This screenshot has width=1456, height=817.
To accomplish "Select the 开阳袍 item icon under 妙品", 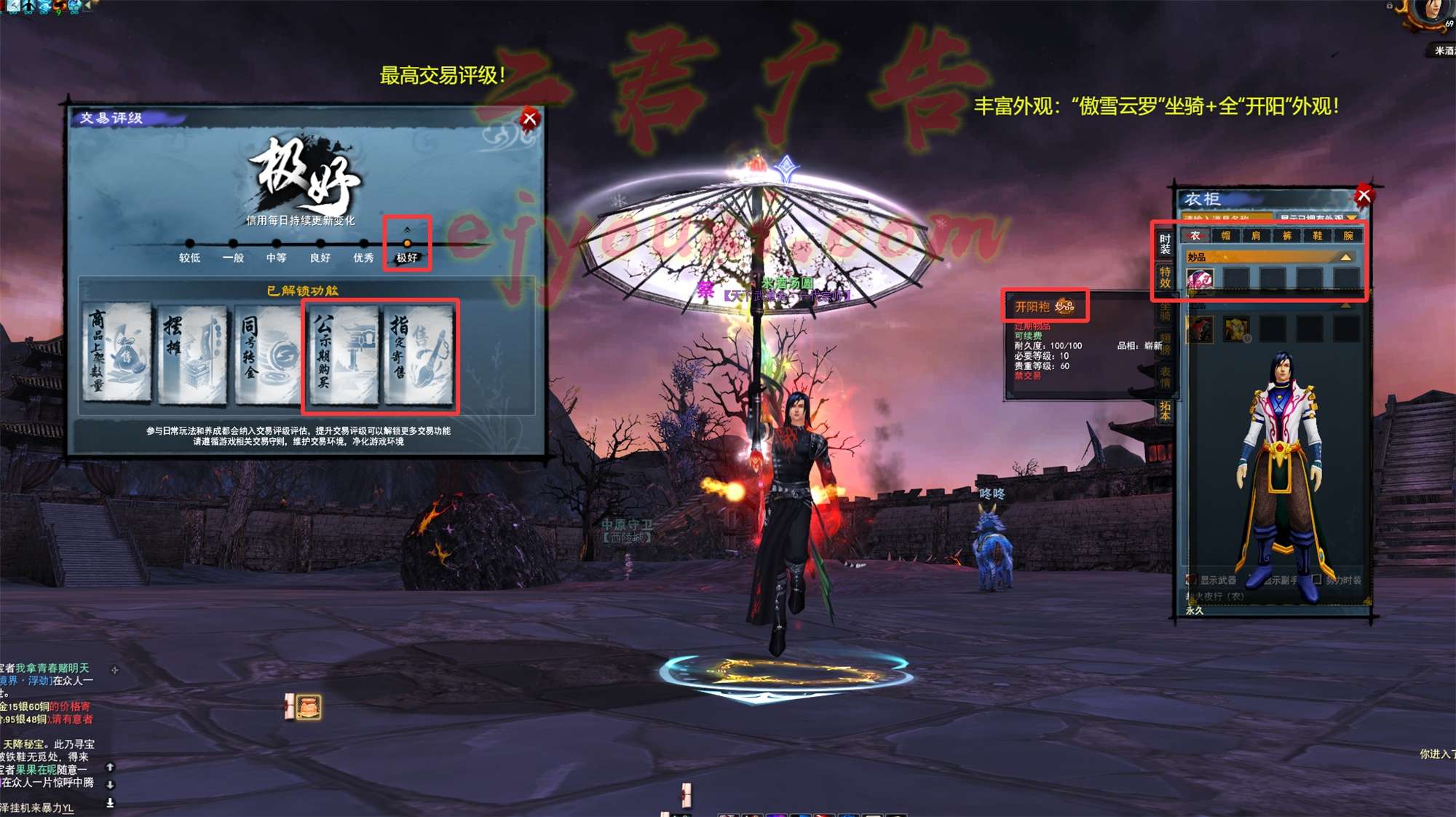I will click(x=1198, y=279).
